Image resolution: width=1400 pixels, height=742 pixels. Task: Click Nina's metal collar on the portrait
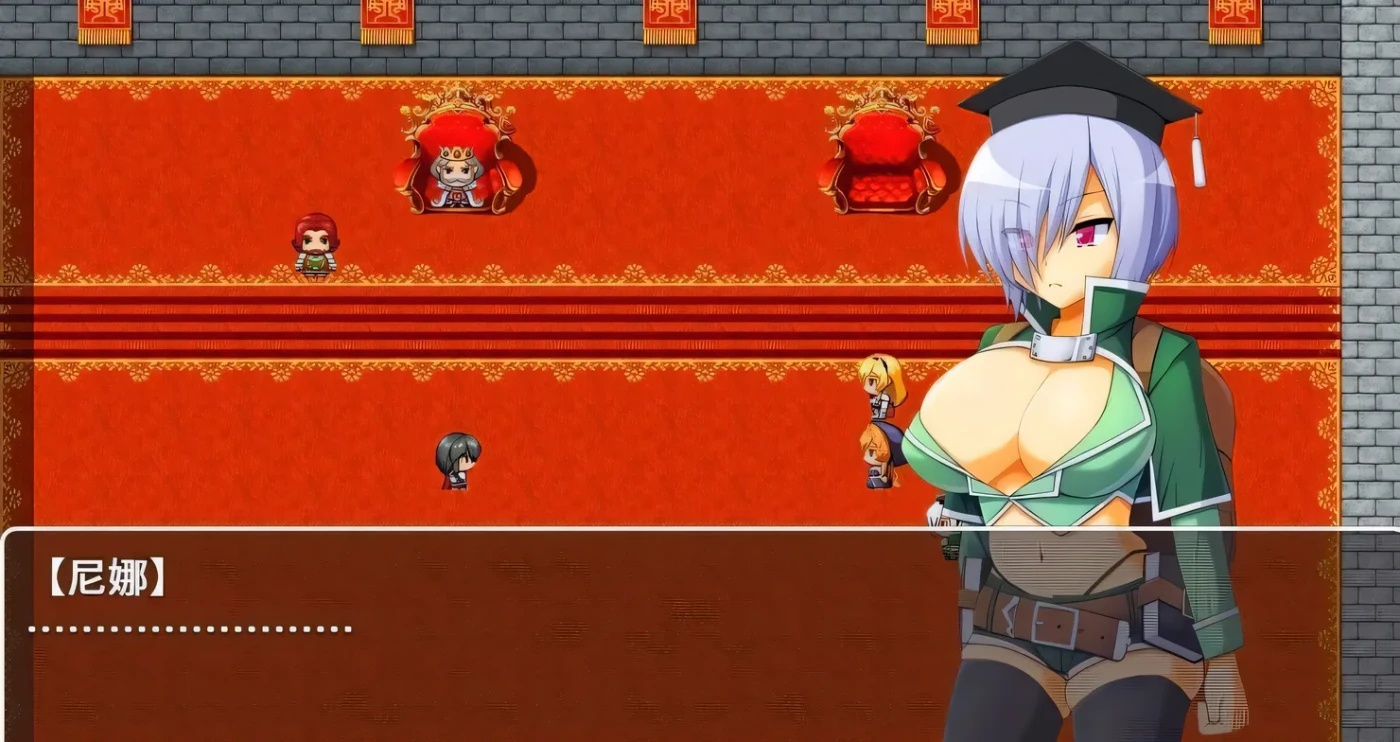tap(1065, 347)
